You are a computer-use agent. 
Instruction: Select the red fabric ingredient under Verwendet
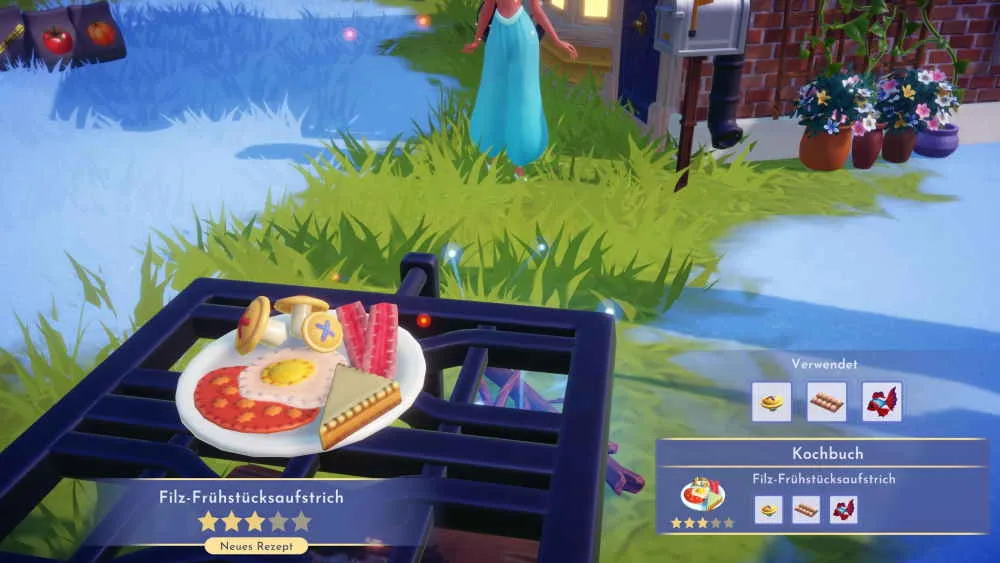(x=881, y=401)
